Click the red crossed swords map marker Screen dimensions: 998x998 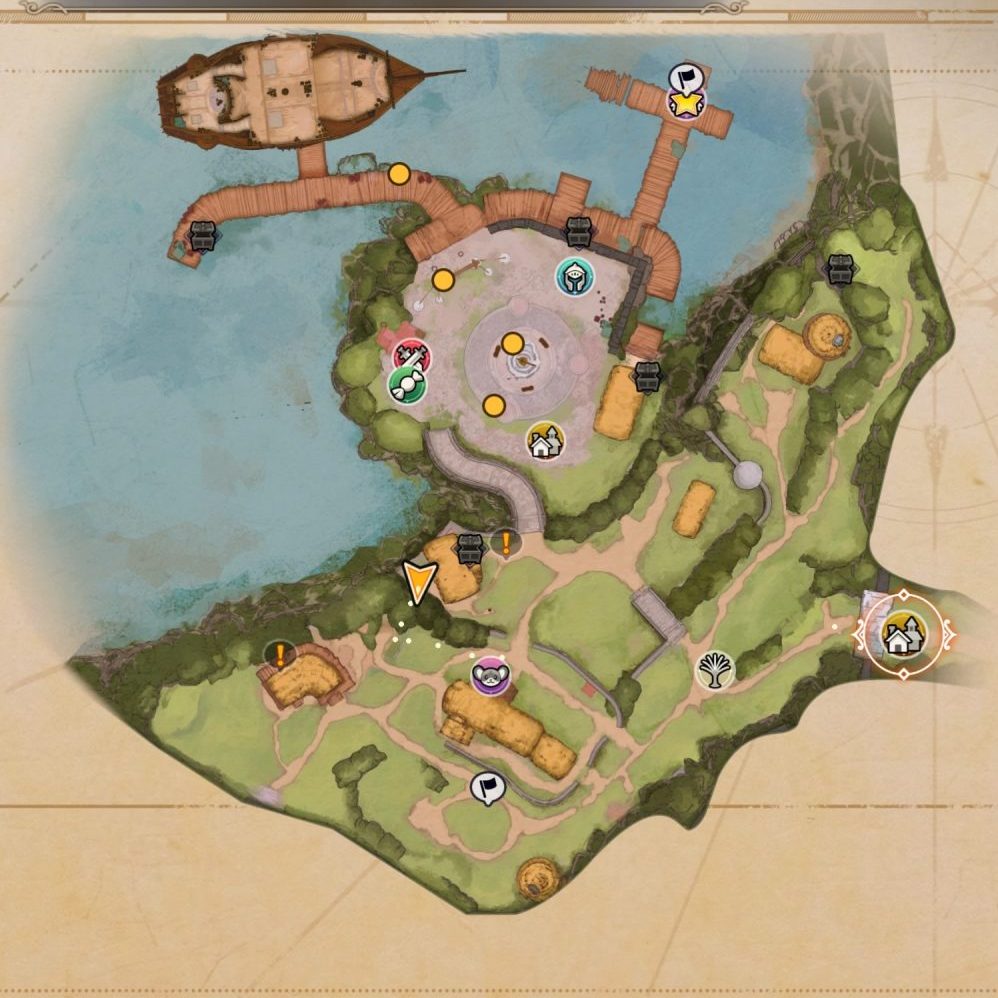pyautogui.click(x=410, y=355)
